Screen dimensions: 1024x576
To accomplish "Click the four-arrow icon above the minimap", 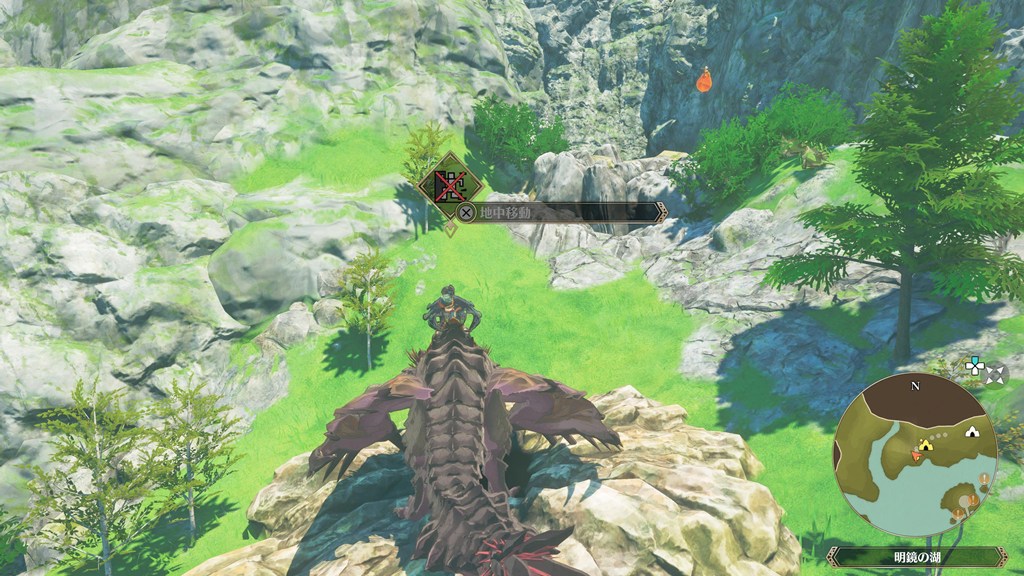I will tap(995, 375).
